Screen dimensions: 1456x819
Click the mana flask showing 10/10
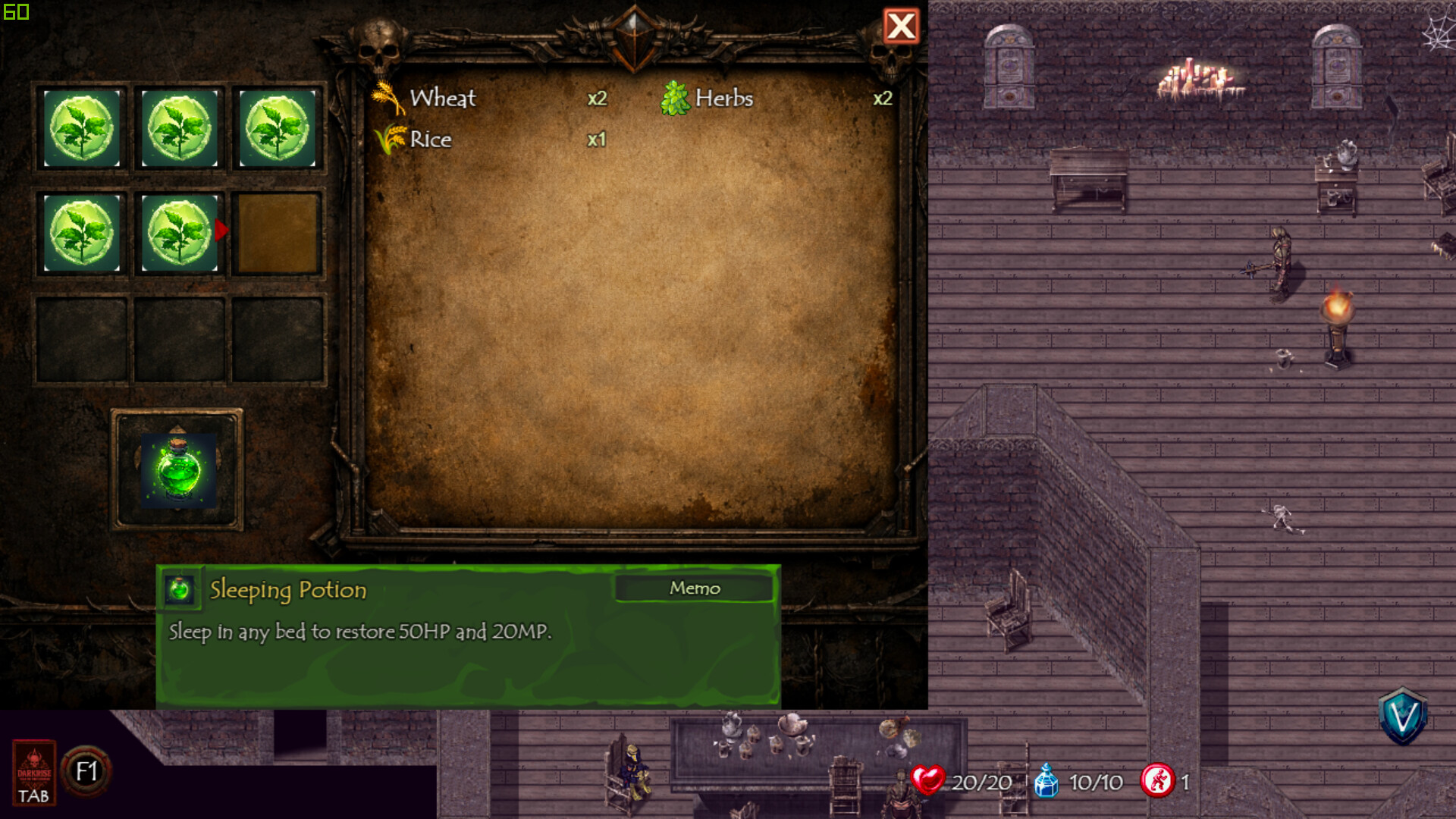click(x=1046, y=780)
